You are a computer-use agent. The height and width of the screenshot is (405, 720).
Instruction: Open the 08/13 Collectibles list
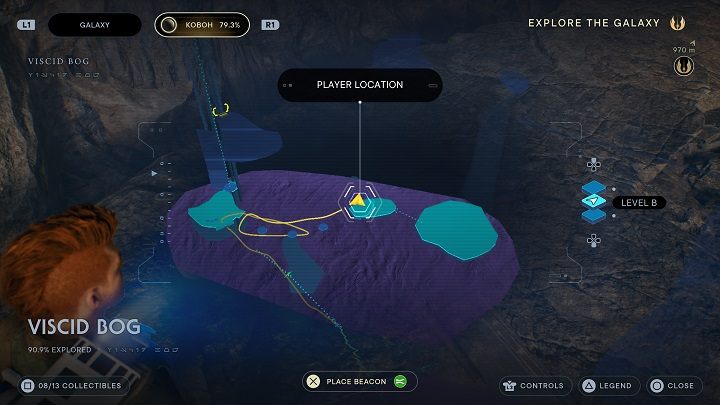click(74, 385)
